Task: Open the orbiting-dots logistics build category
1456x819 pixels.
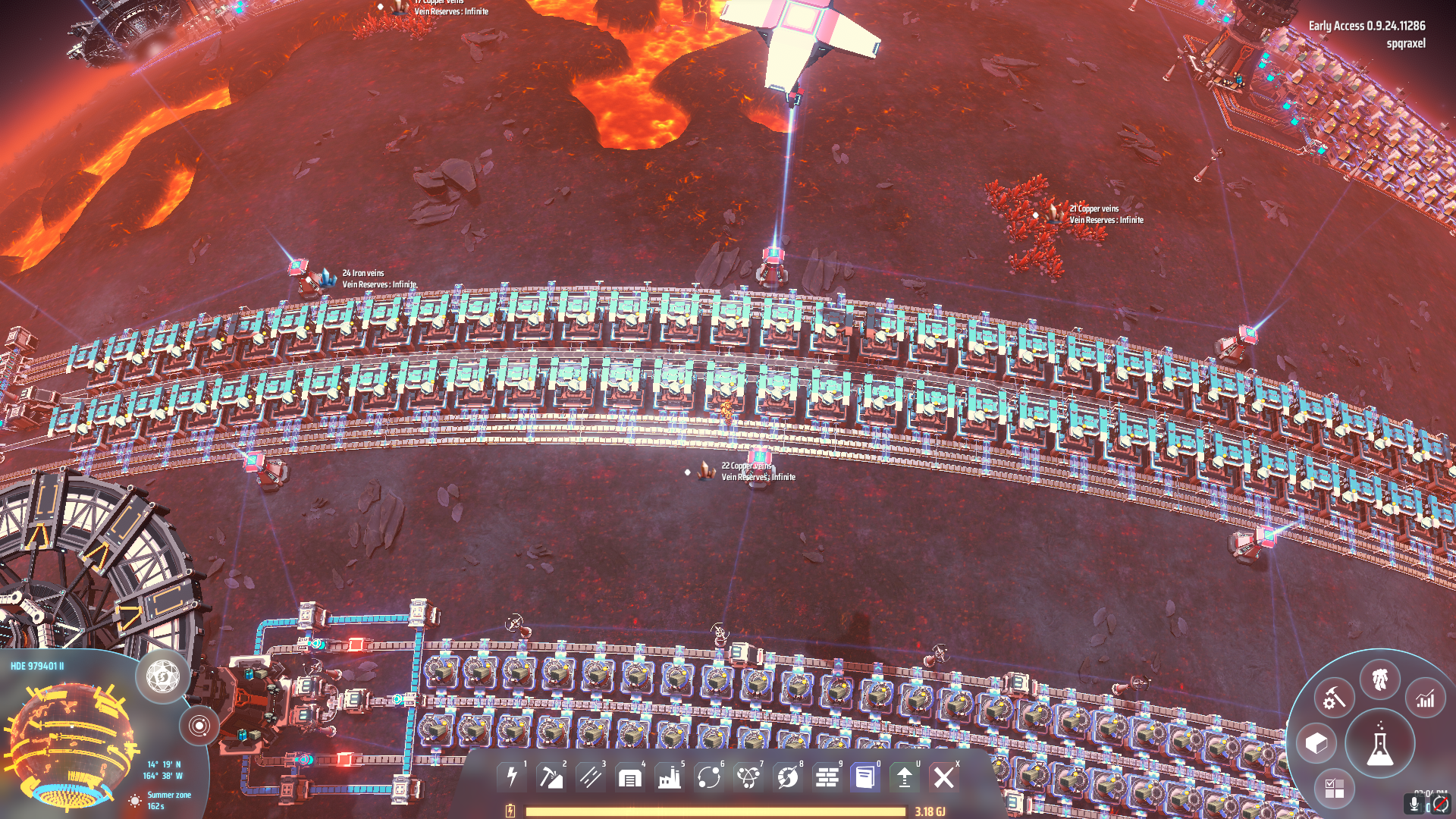Action: pos(709,777)
